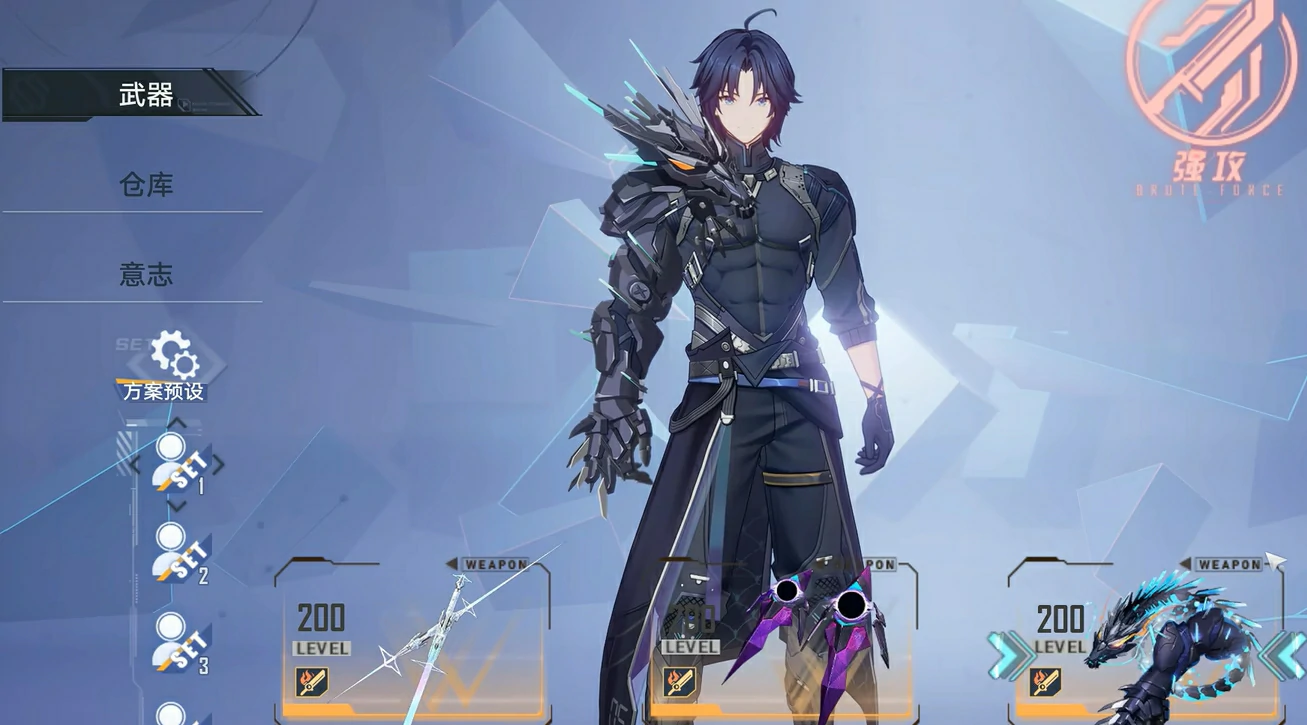The width and height of the screenshot is (1307, 725).
Task: Open 方案预设 preset settings gear
Action: 173,356
